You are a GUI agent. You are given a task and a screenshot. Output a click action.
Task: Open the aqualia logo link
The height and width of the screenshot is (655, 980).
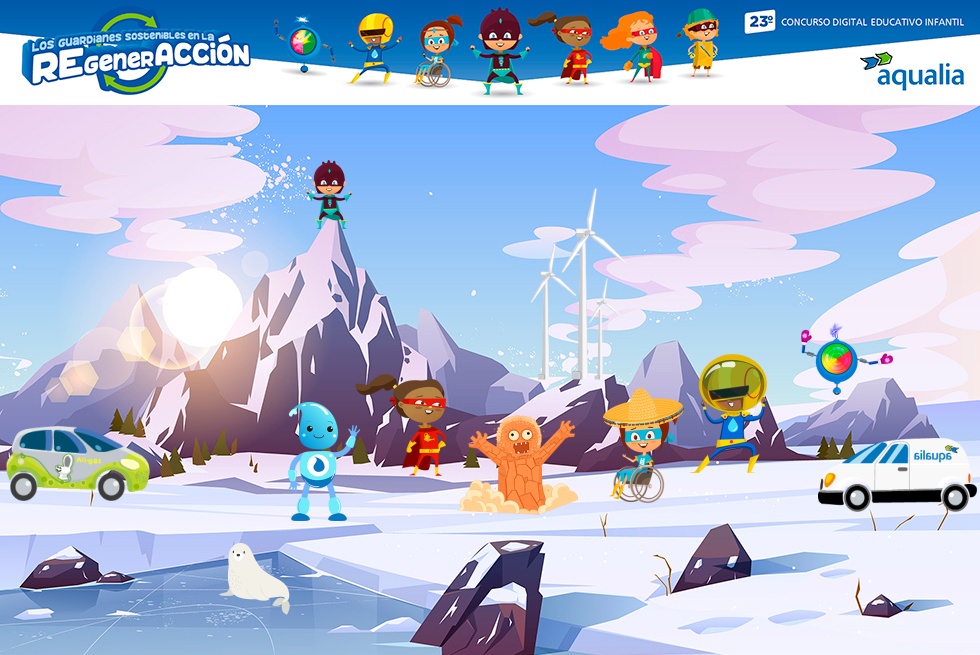(913, 70)
